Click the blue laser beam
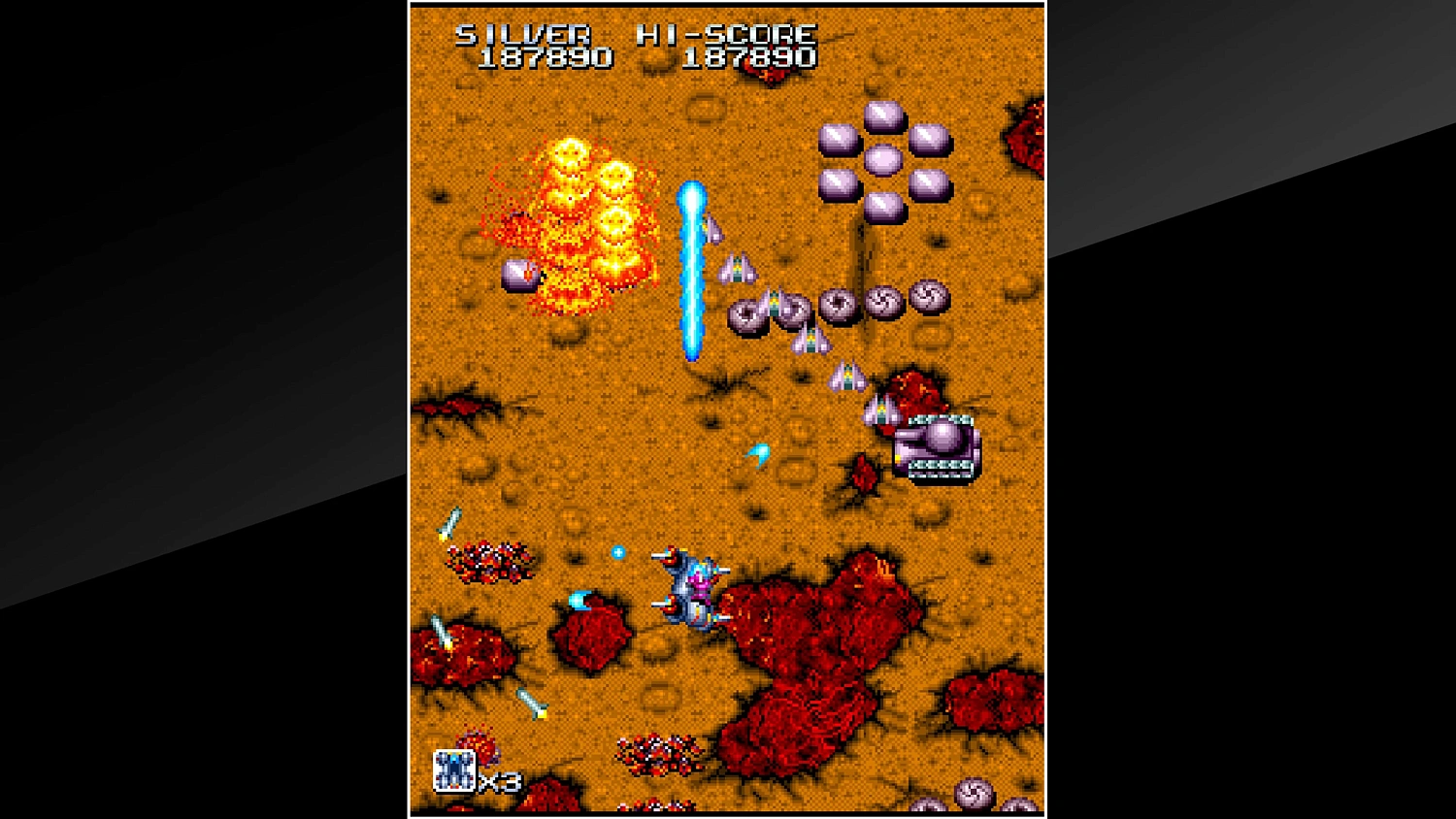This screenshot has width=1456, height=819. point(692,272)
